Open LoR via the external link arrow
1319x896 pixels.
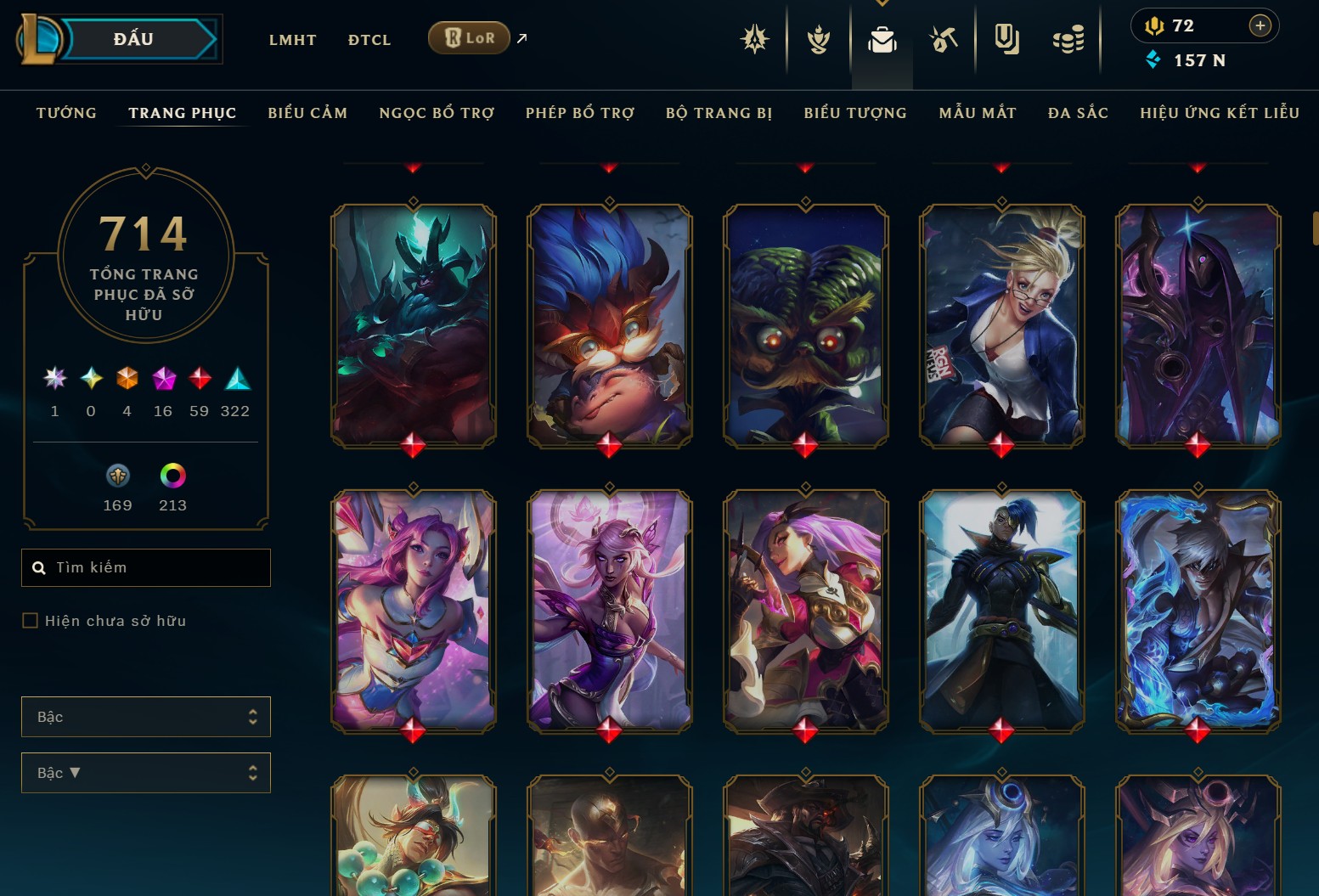pyautogui.click(x=521, y=37)
